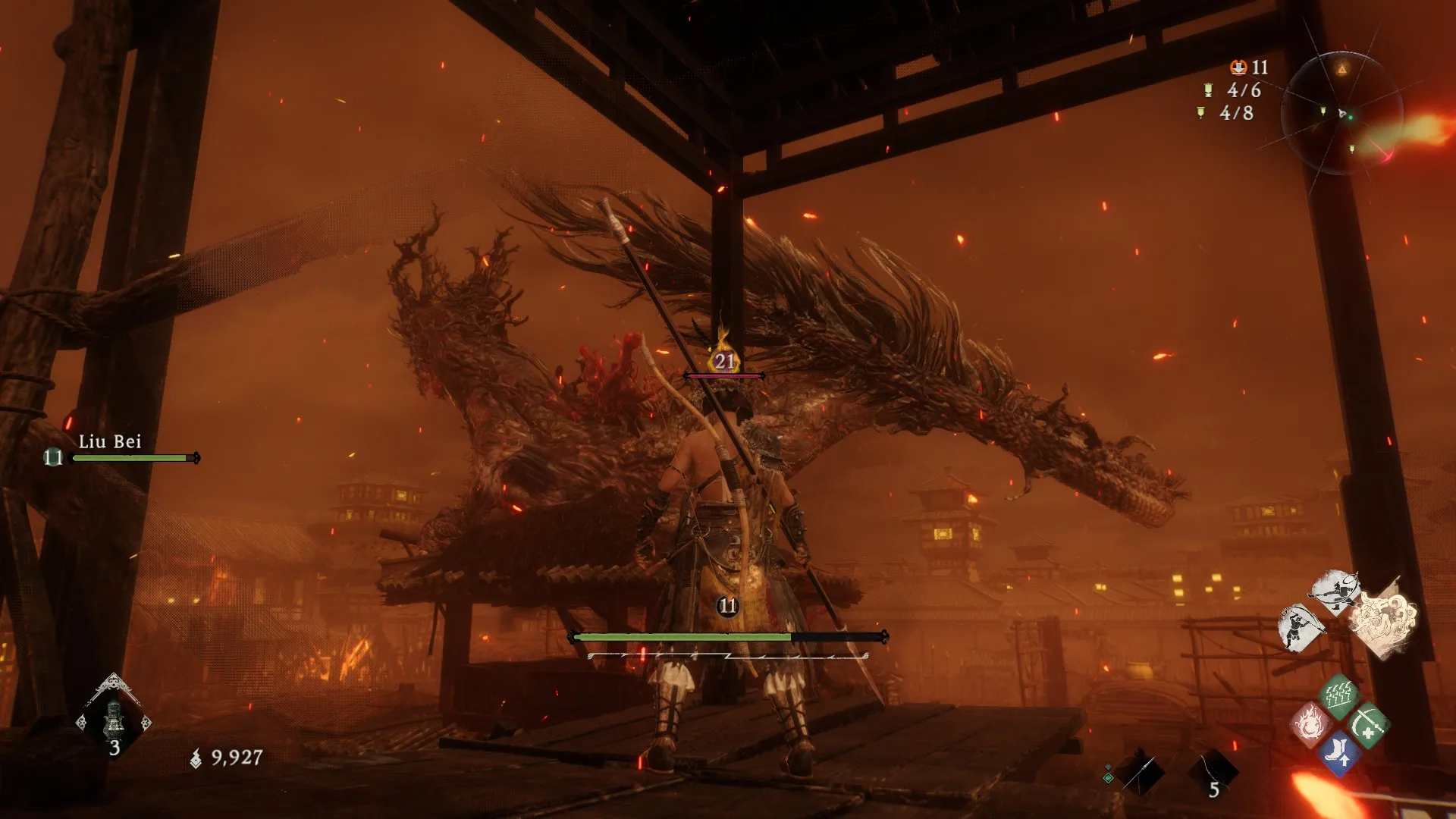Cast the blue boot speed-up wizardry spell
This screenshot has width=1456, height=819.
click(1338, 755)
